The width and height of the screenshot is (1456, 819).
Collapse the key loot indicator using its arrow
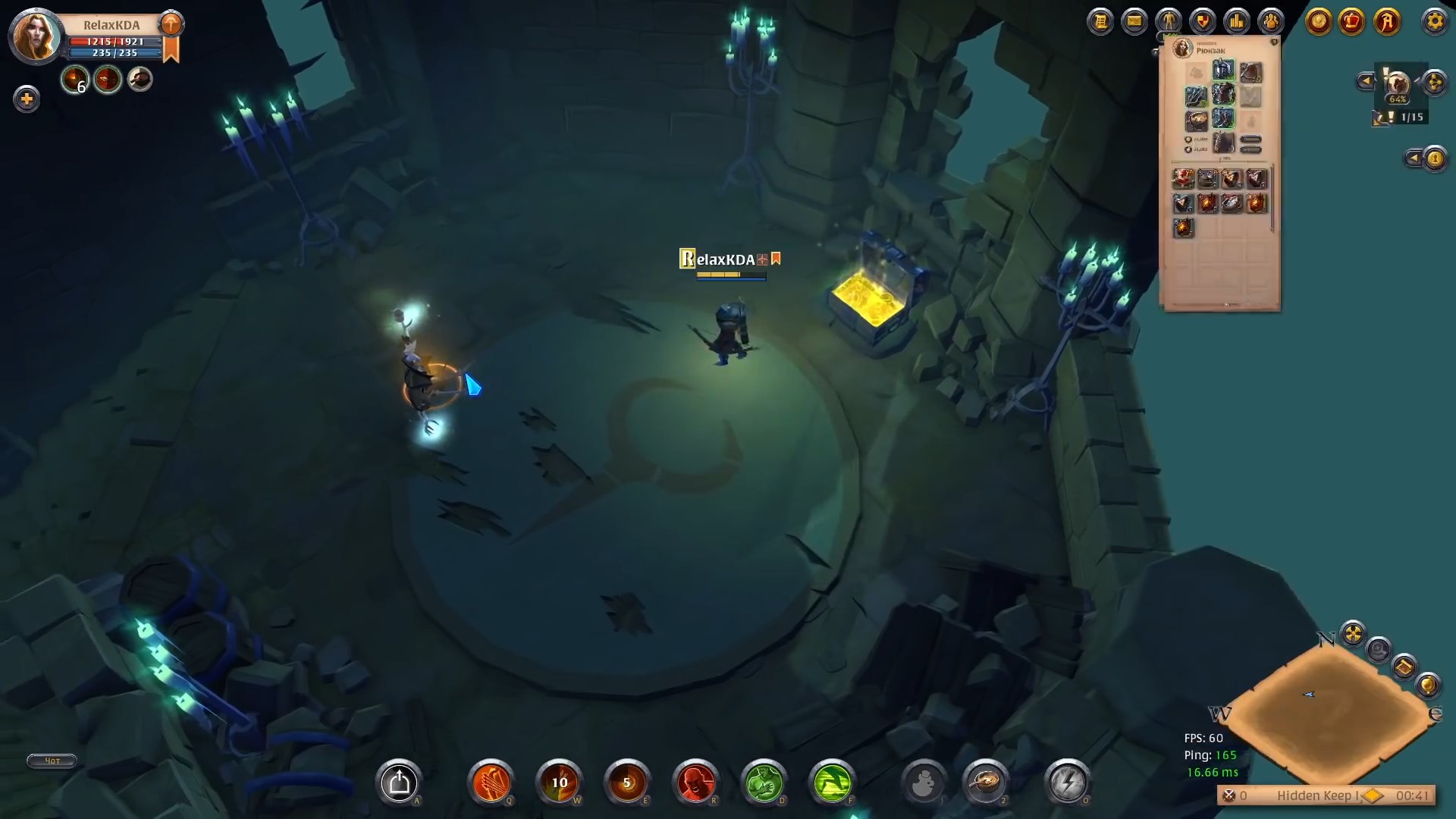tap(1415, 158)
